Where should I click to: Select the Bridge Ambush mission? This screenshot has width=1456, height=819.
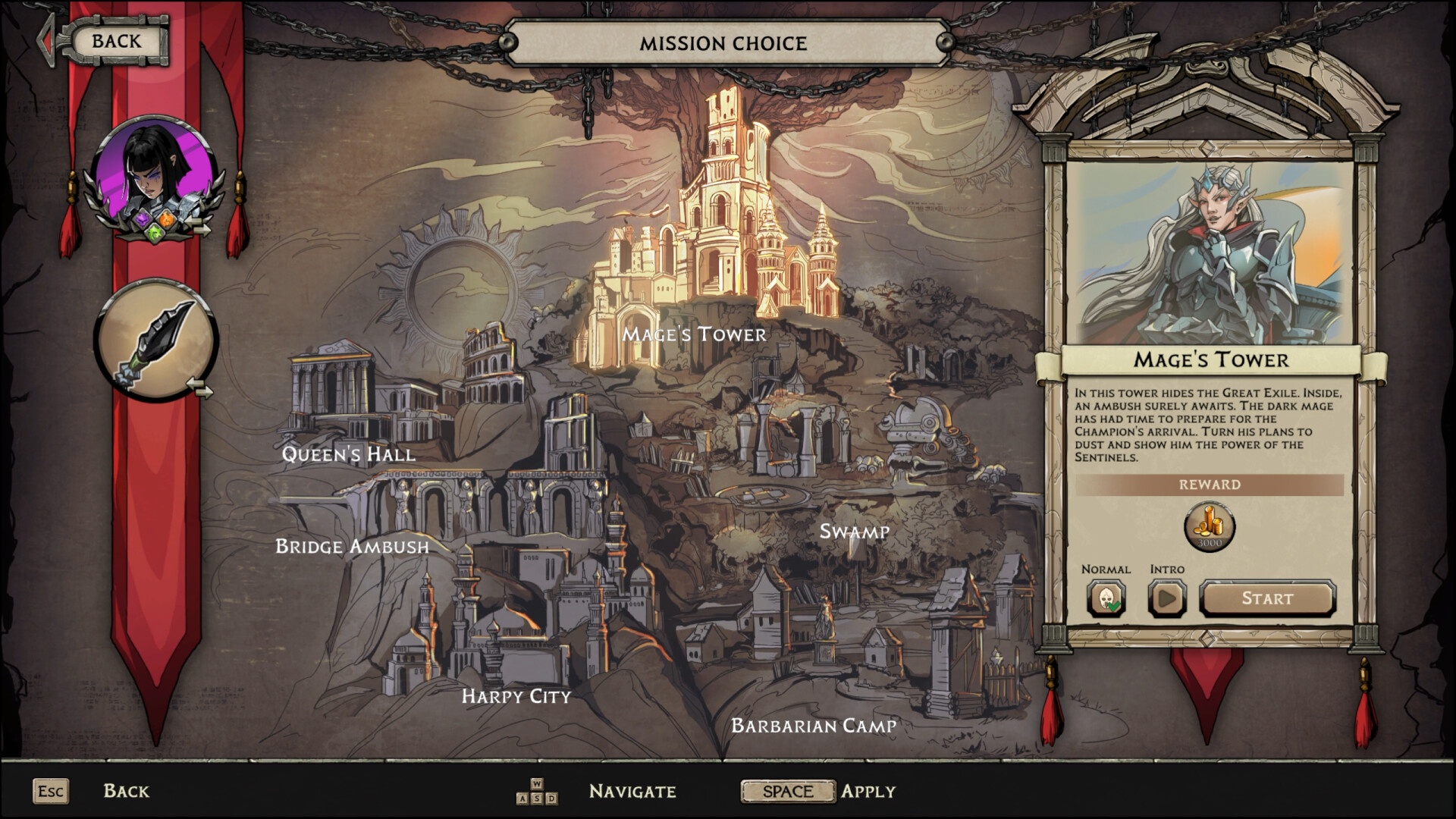tap(352, 546)
